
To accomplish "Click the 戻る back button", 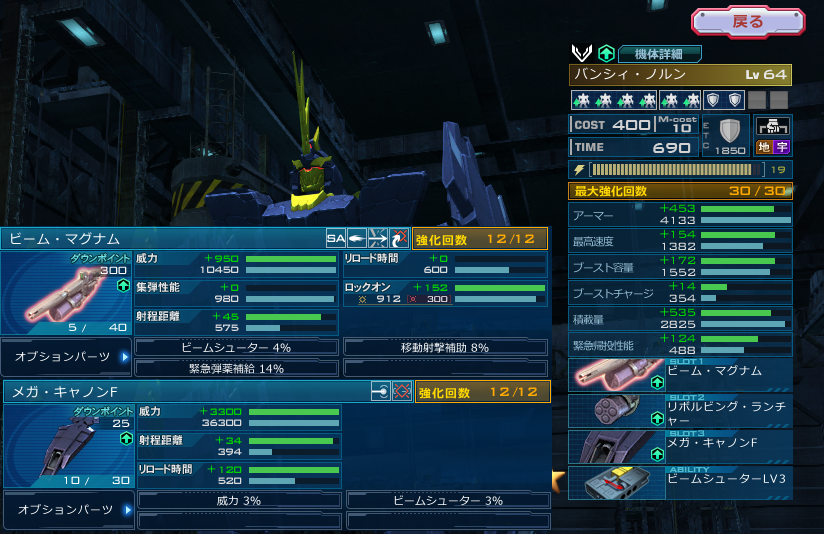I will [747, 22].
